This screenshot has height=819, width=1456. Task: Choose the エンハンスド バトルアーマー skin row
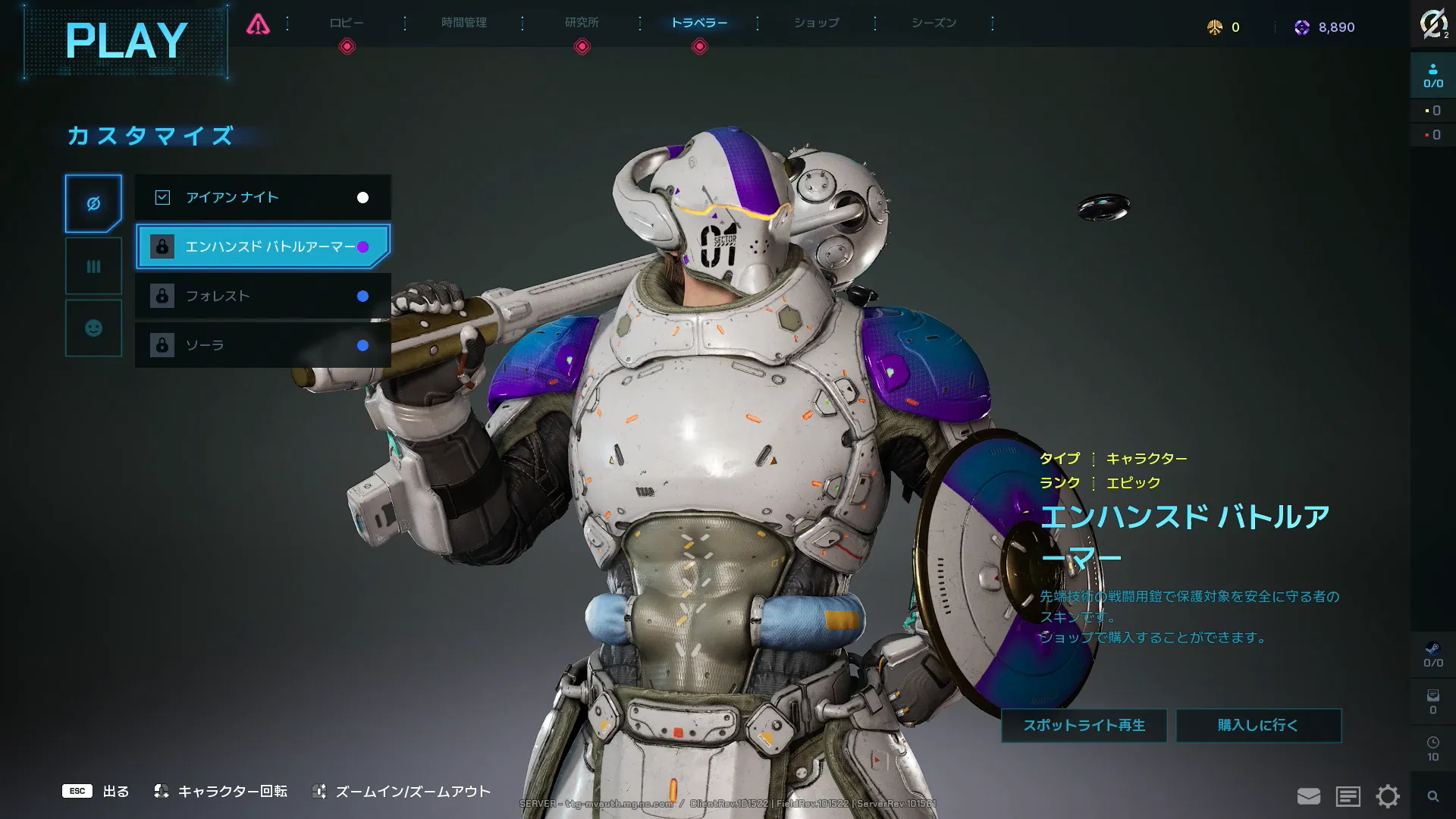(262, 246)
